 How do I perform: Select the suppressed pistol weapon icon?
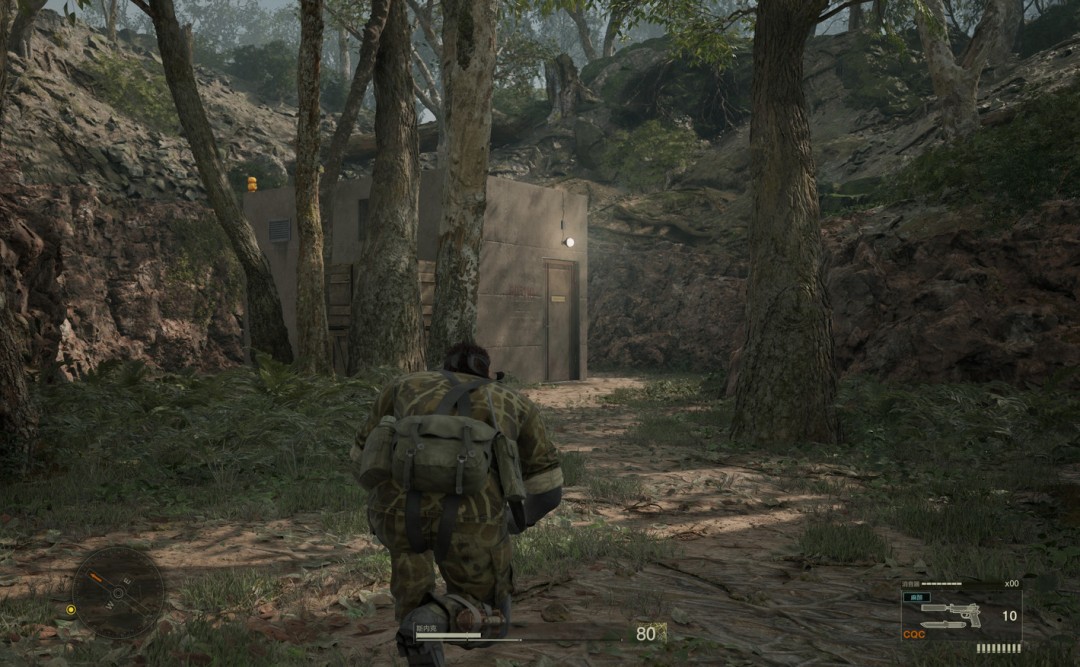950,613
